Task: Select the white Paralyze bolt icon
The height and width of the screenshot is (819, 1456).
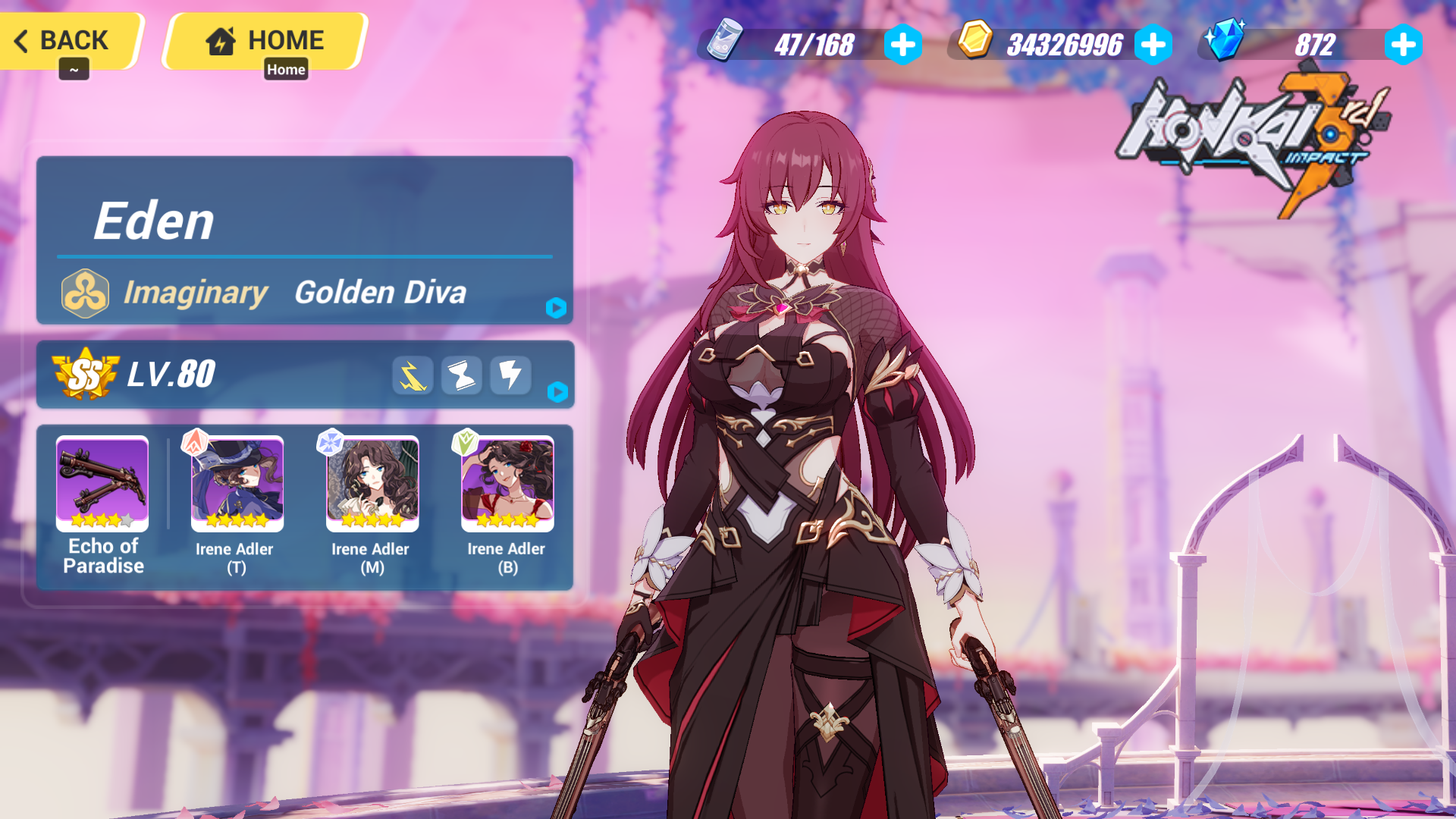Action: [x=510, y=375]
